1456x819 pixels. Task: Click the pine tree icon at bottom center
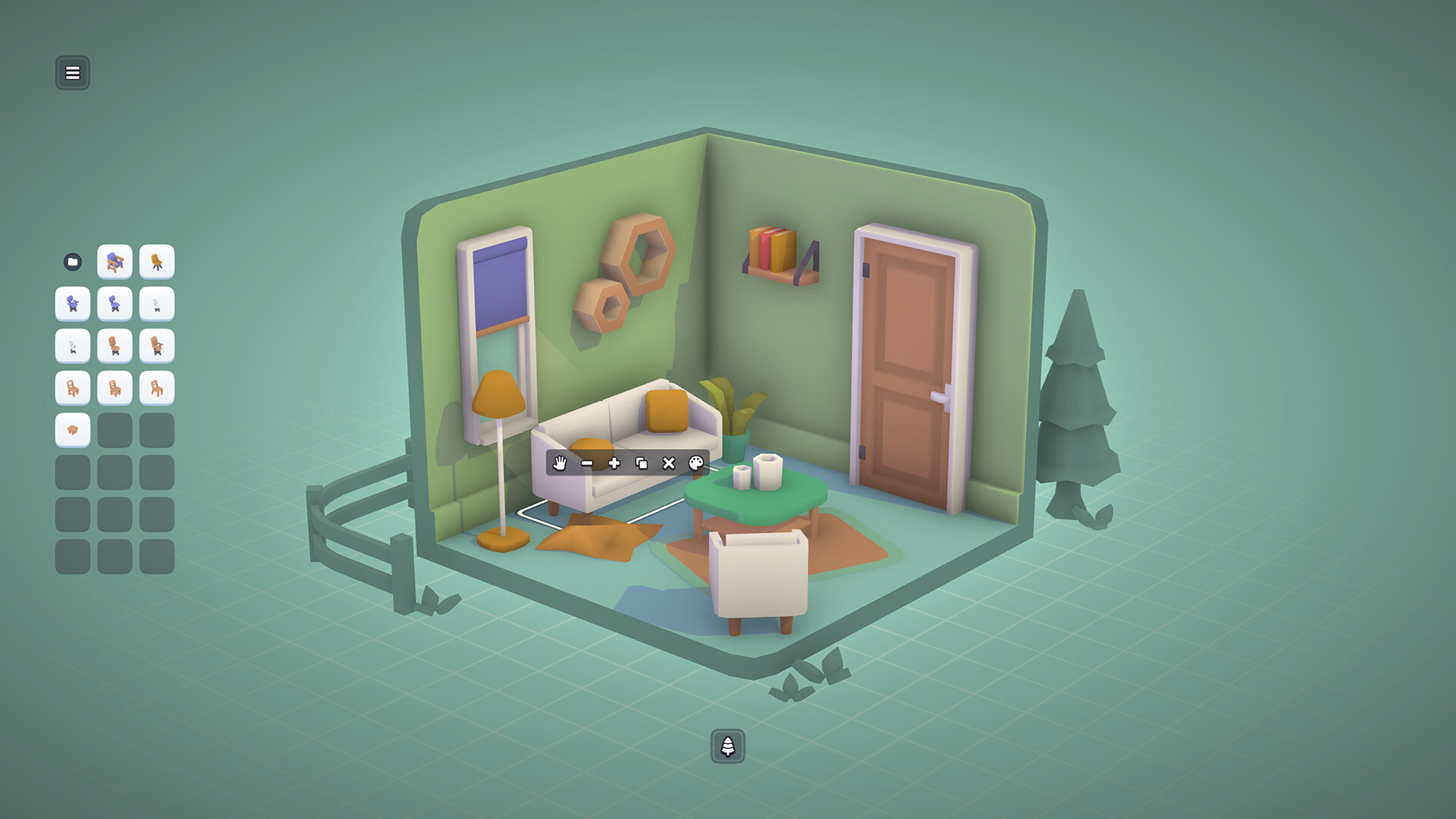728,746
